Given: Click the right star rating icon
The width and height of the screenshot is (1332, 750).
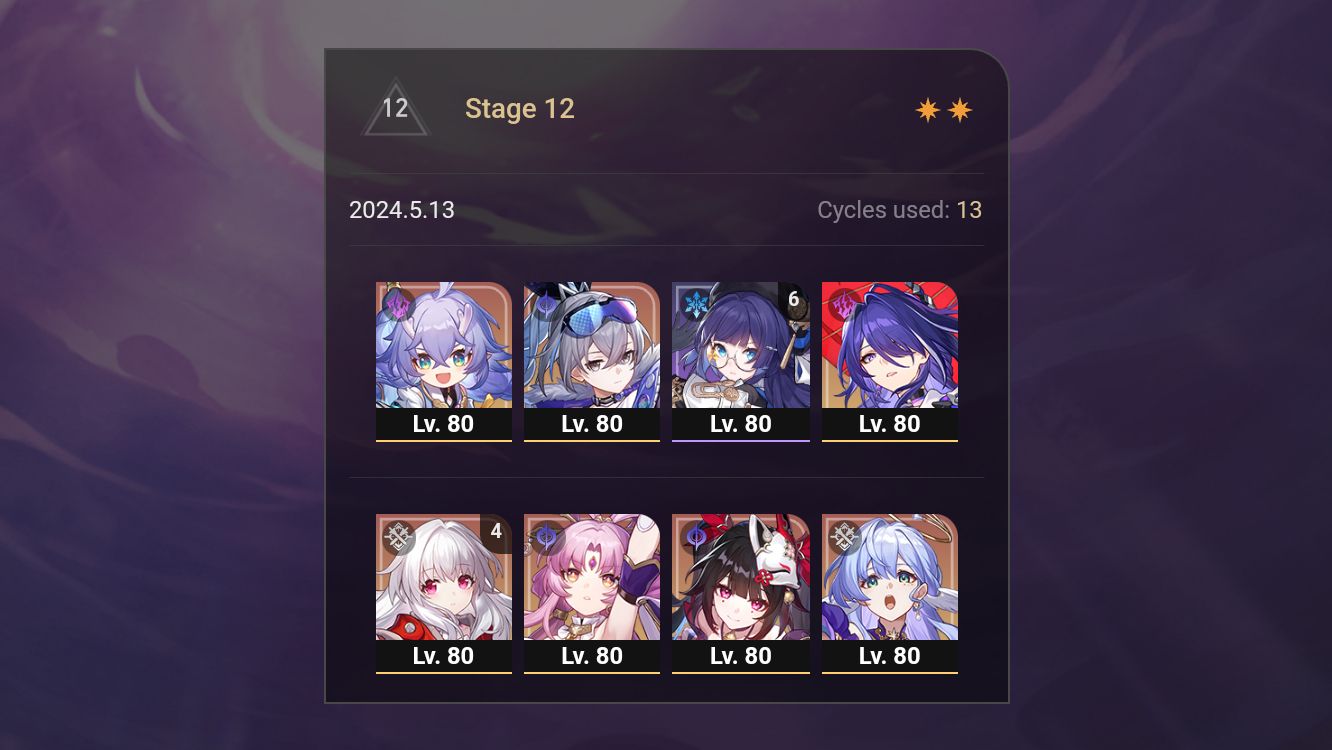Looking at the screenshot, I should [x=960, y=109].
